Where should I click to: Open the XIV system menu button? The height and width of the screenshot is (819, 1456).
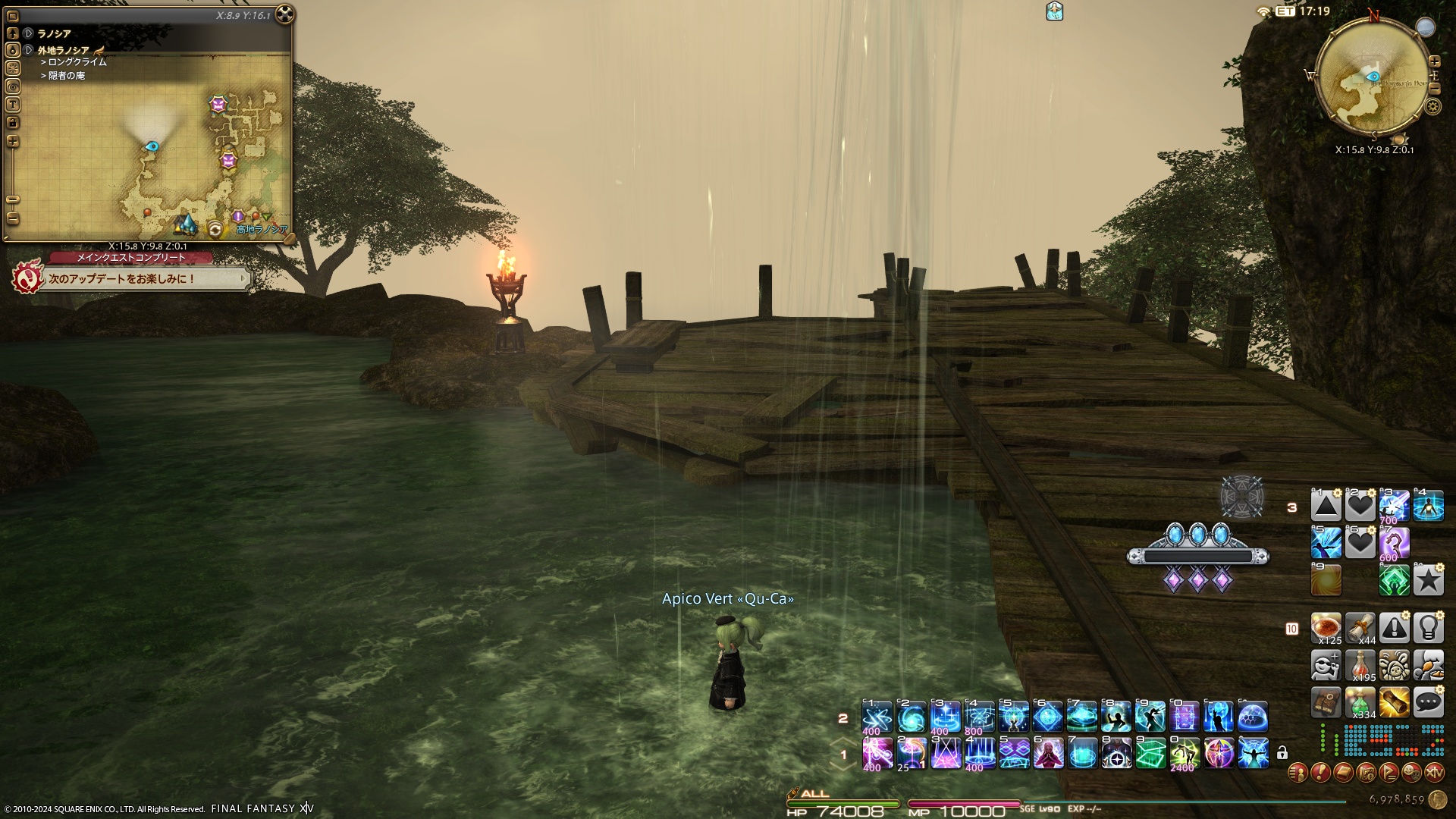(x=1434, y=773)
